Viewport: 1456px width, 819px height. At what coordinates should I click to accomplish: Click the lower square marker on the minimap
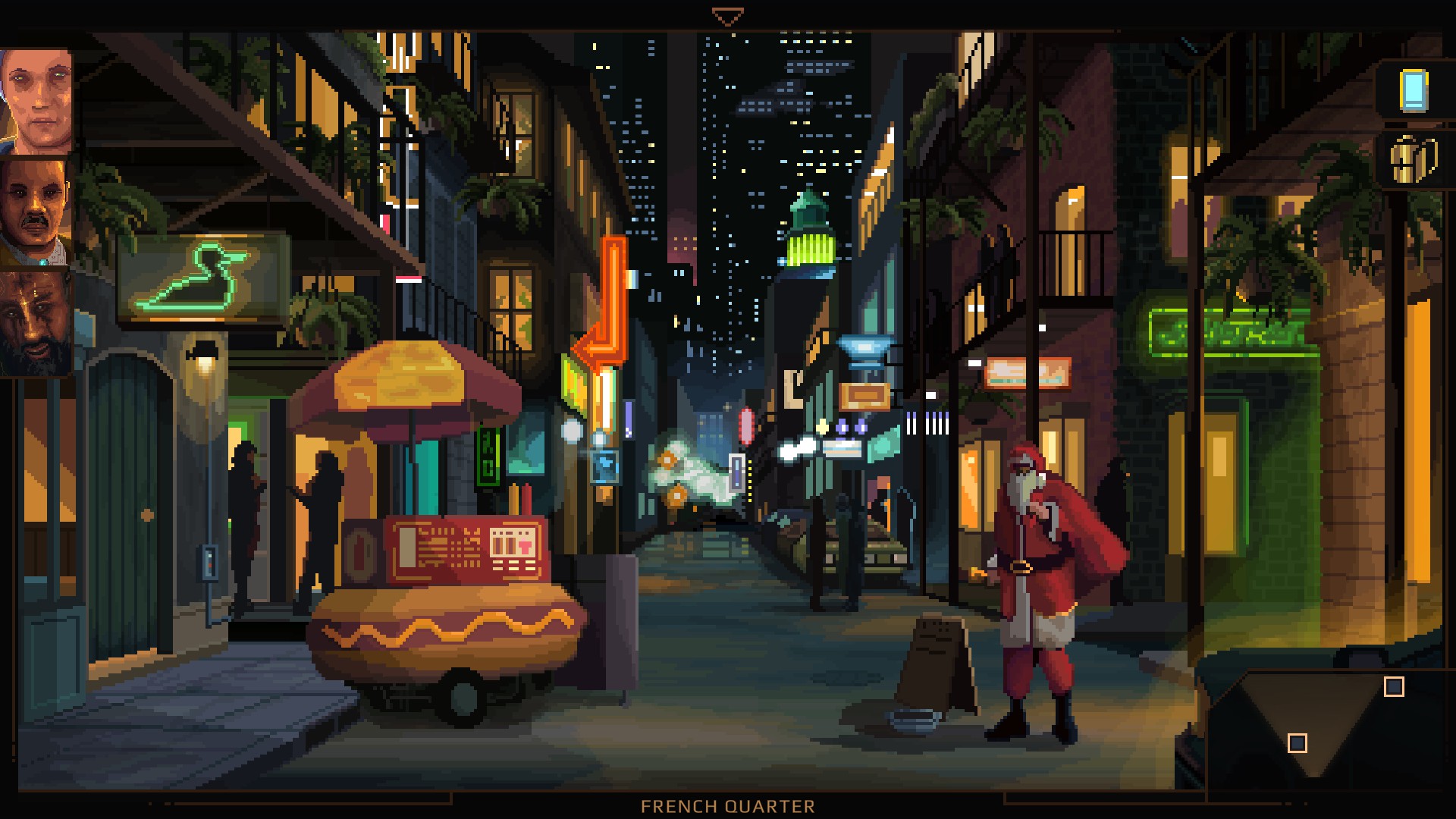1298,743
